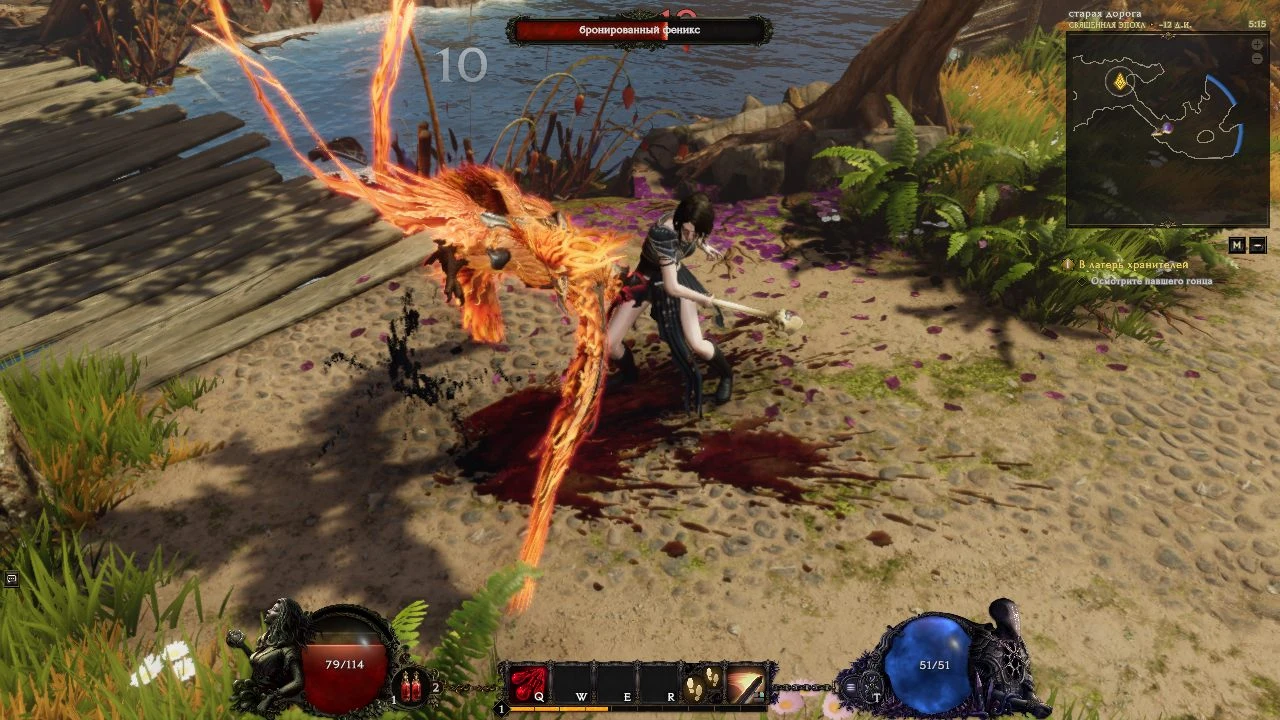The width and height of the screenshot is (1280, 720).
Task: Click the objective "Осмотрите павшего гонца"
Action: pyautogui.click(x=1152, y=281)
